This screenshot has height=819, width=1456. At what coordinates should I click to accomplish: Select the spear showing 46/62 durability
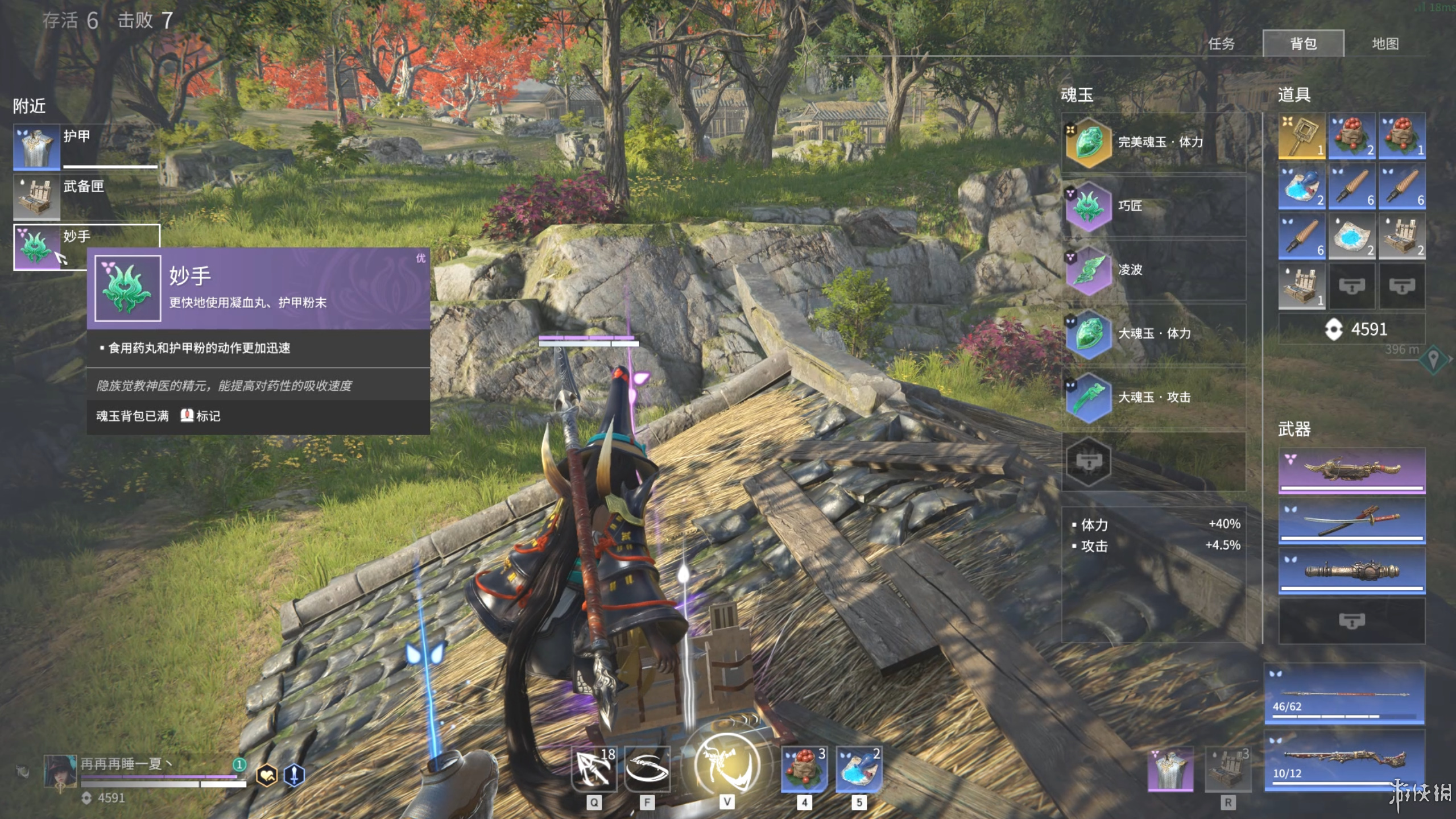click(x=1344, y=694)
